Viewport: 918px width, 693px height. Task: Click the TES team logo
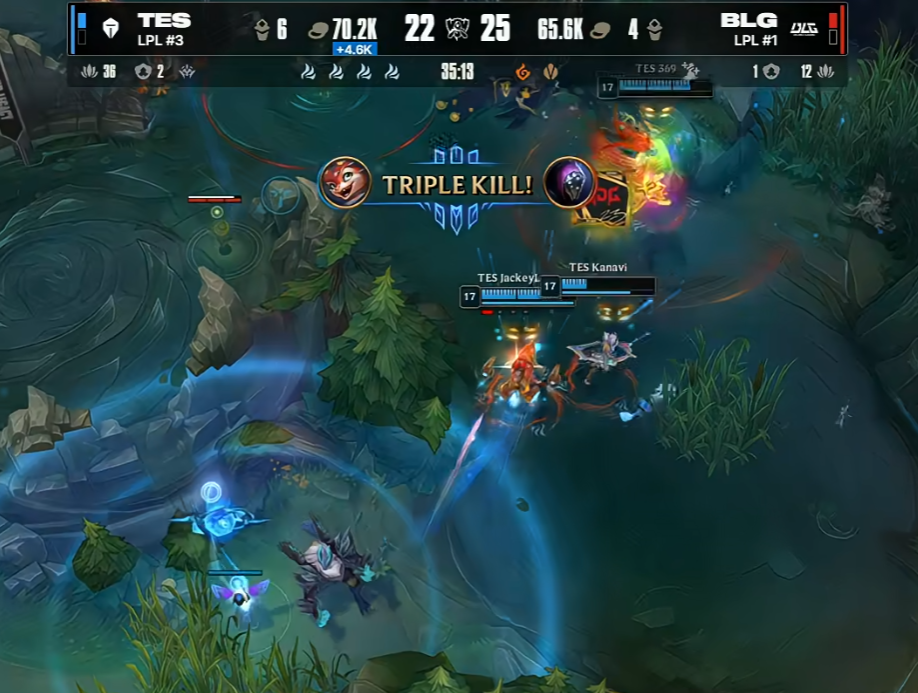[110, 28]
